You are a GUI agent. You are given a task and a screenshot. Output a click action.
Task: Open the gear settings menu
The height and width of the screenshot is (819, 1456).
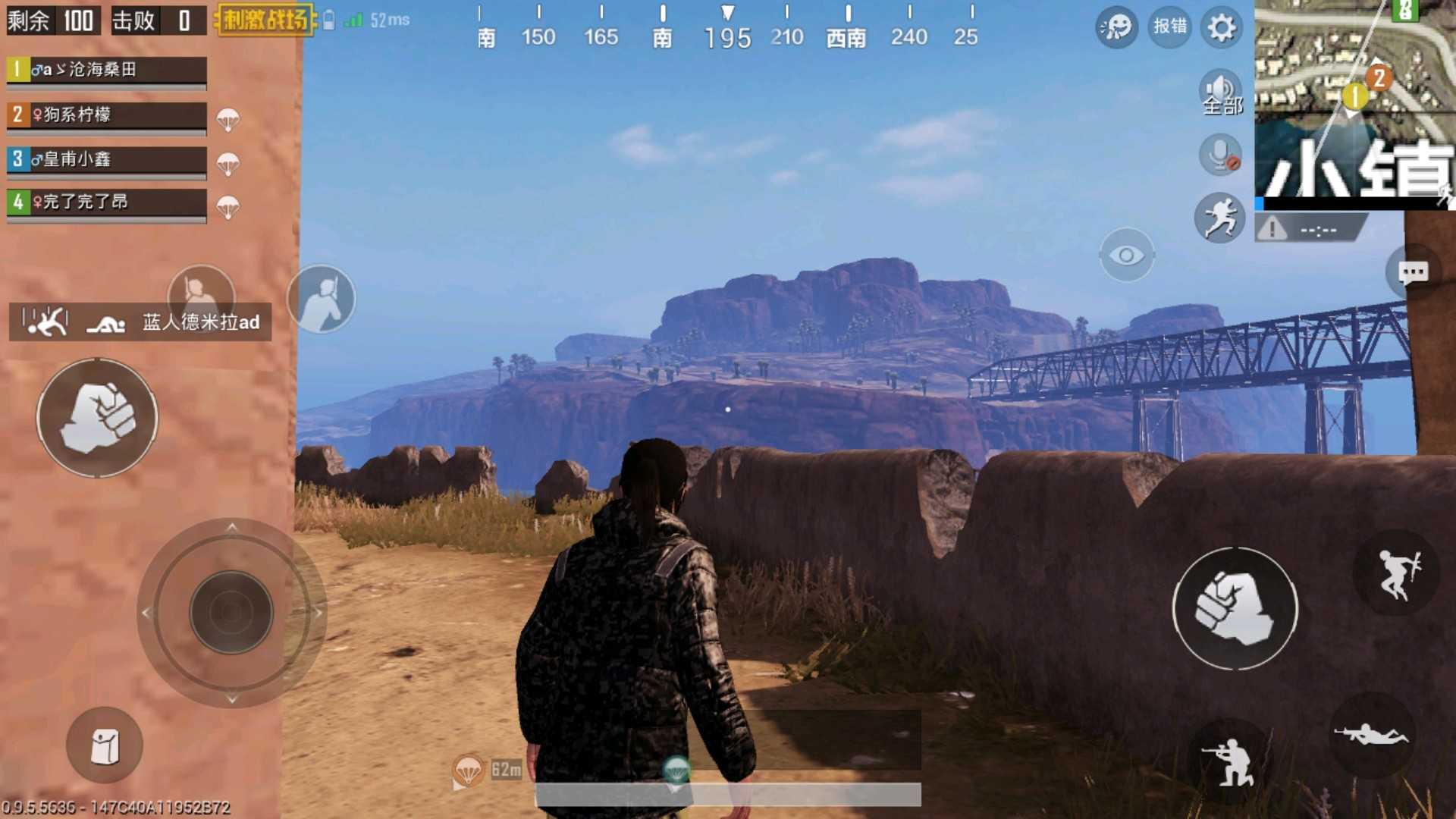pos(1221,28)
